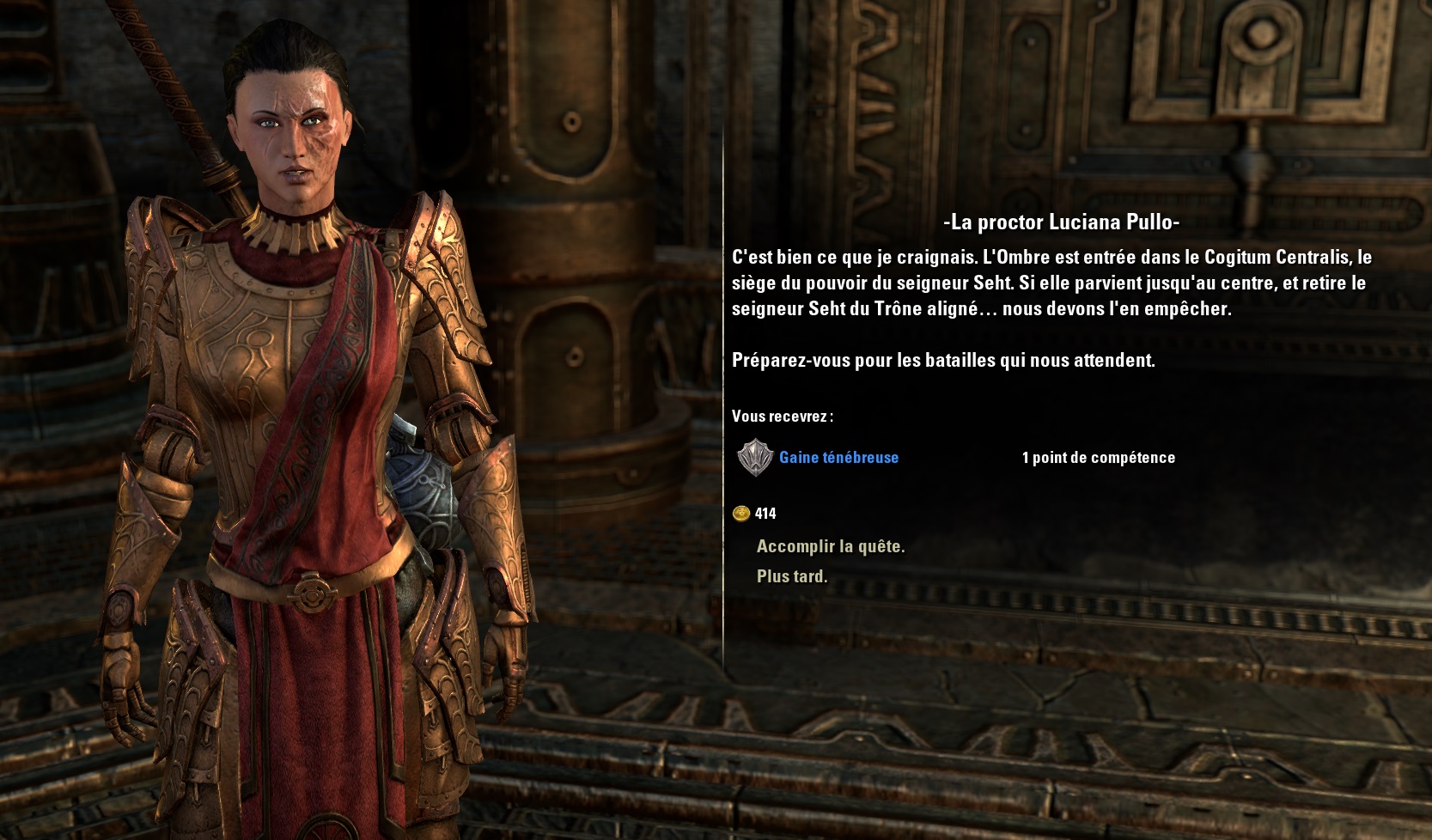
Task: Choose "Accomplir la quête" dialogue option
Action: coord(830,546)
